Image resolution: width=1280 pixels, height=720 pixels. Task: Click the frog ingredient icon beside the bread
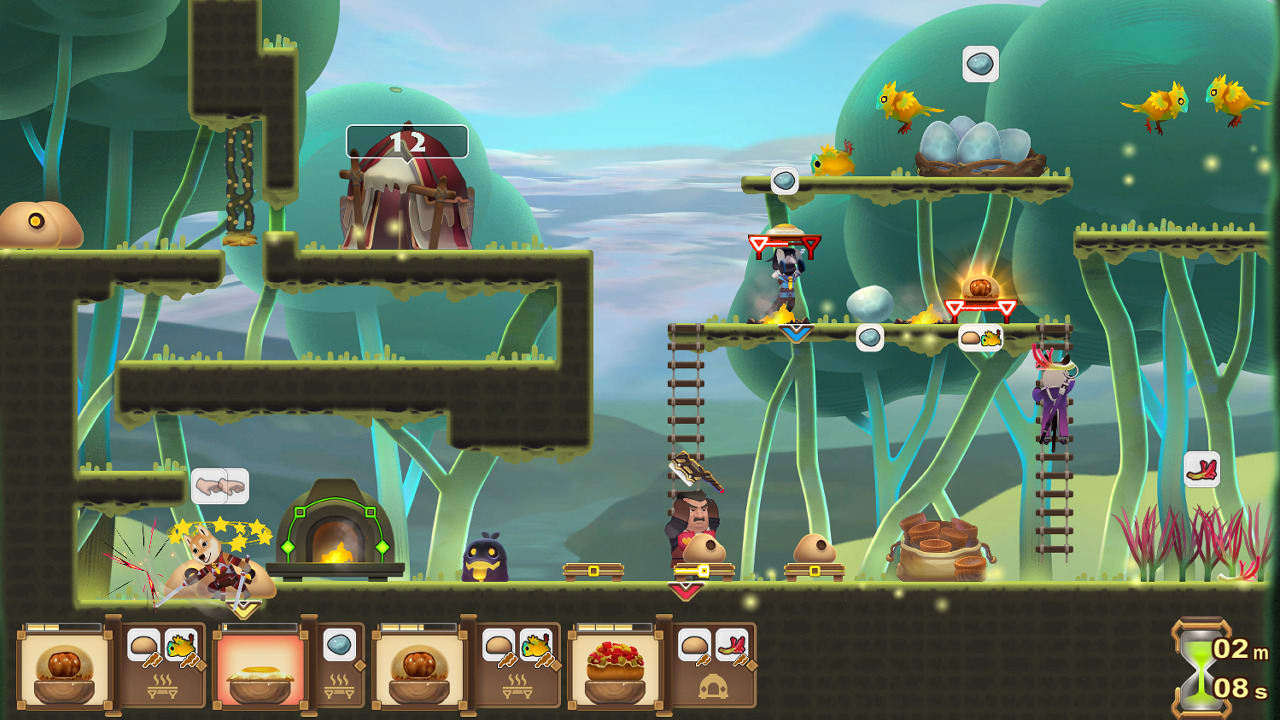179,644
